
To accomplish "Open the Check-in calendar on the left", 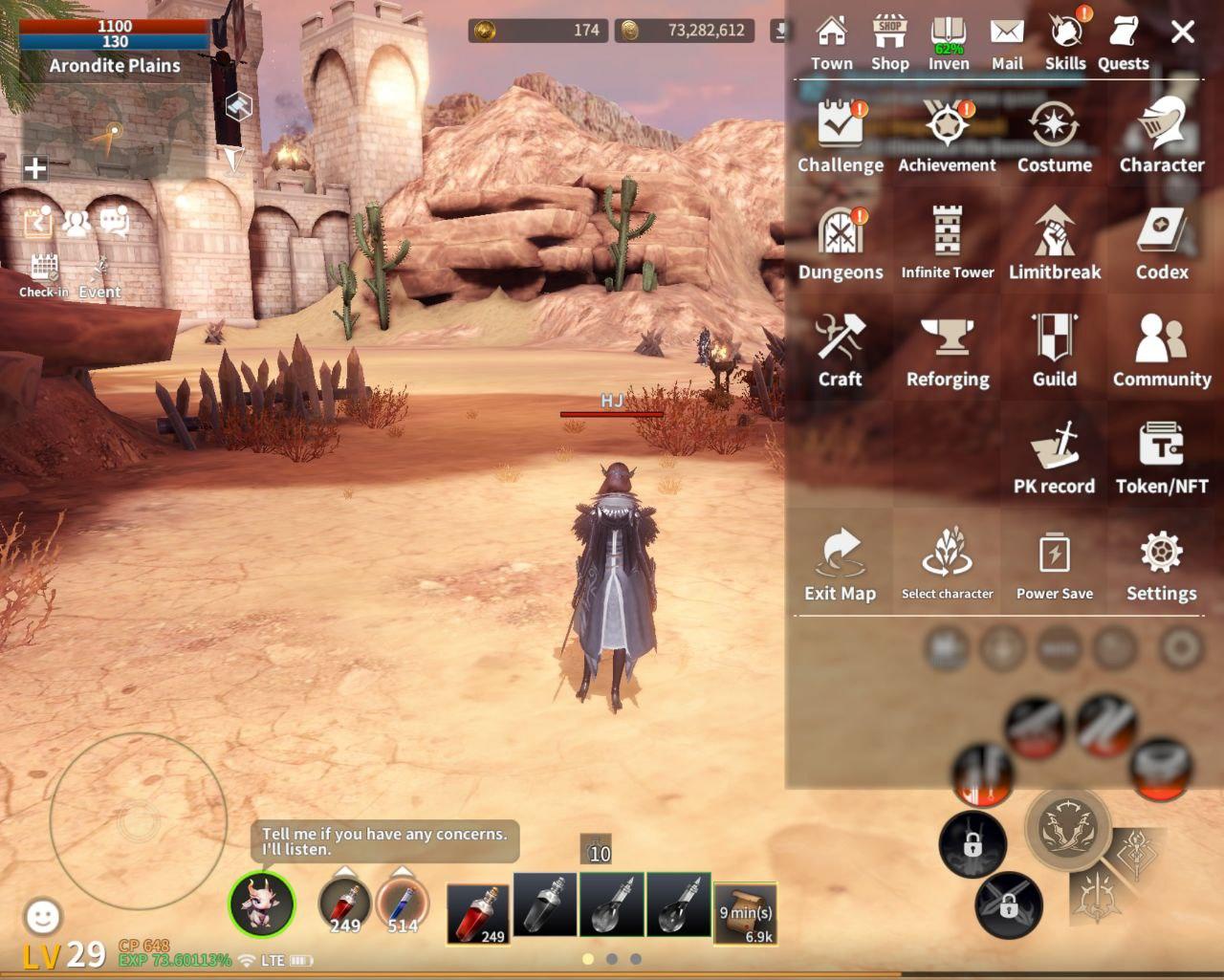I will point(44,271).
